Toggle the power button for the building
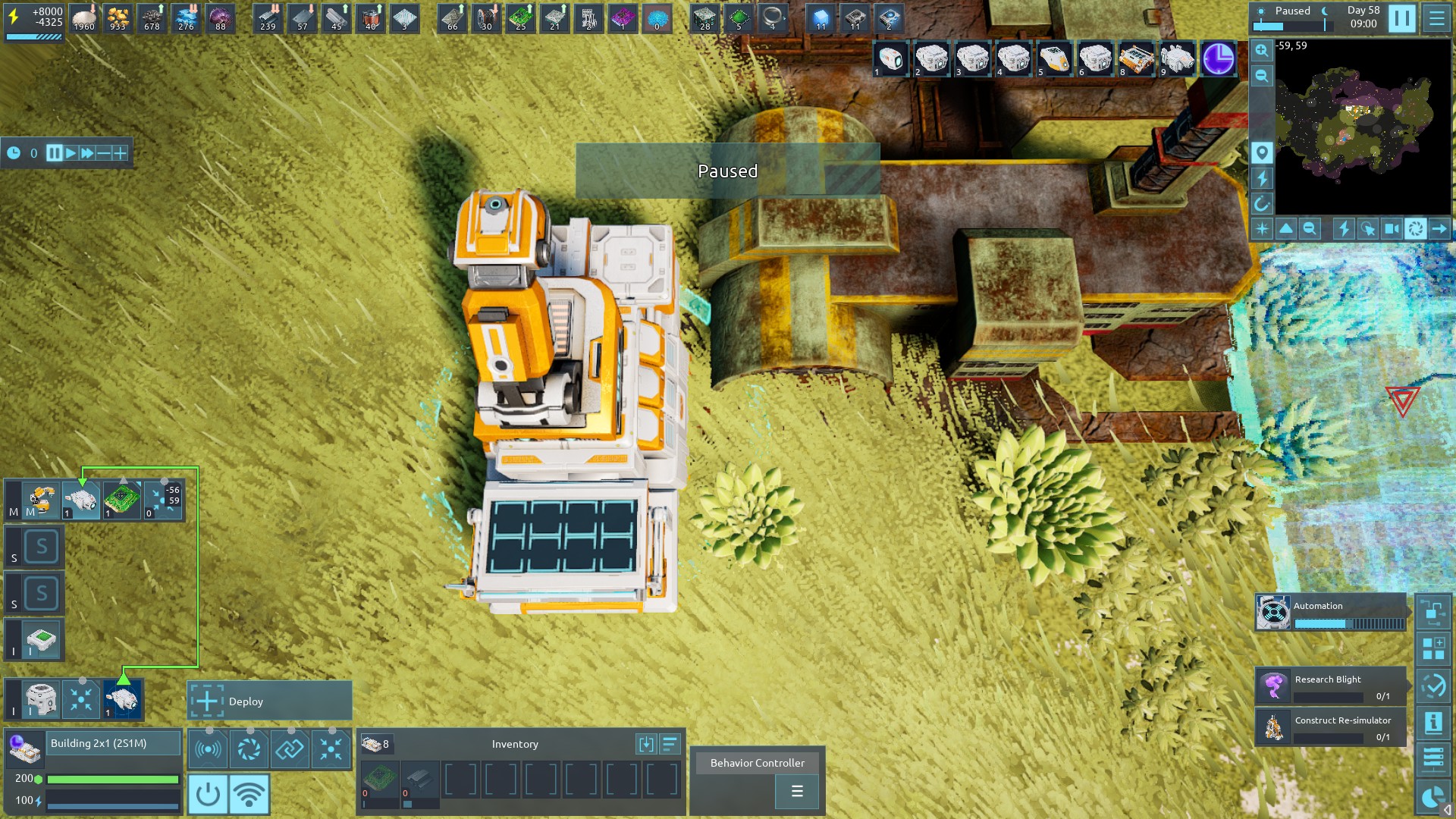 [207, 794]
